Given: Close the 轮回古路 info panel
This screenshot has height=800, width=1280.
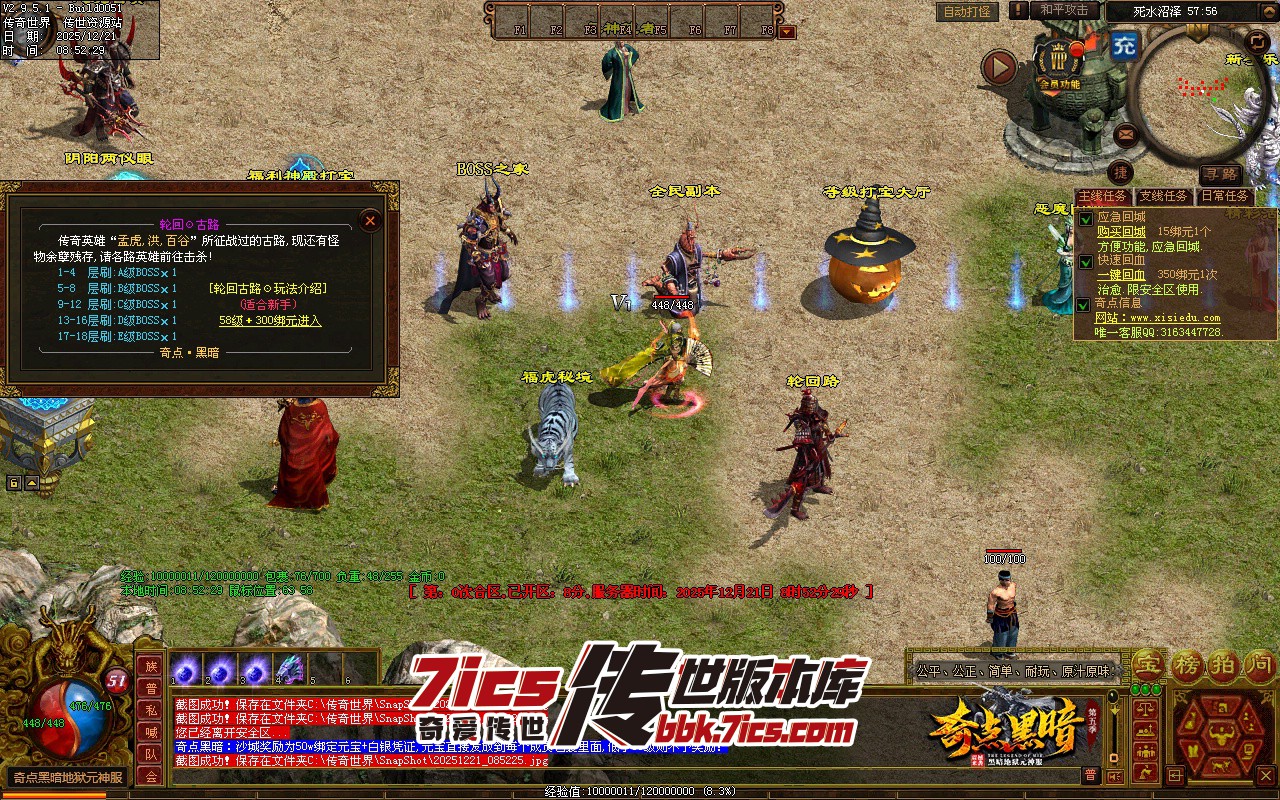Looking at the screenshot, I should 370,221.
